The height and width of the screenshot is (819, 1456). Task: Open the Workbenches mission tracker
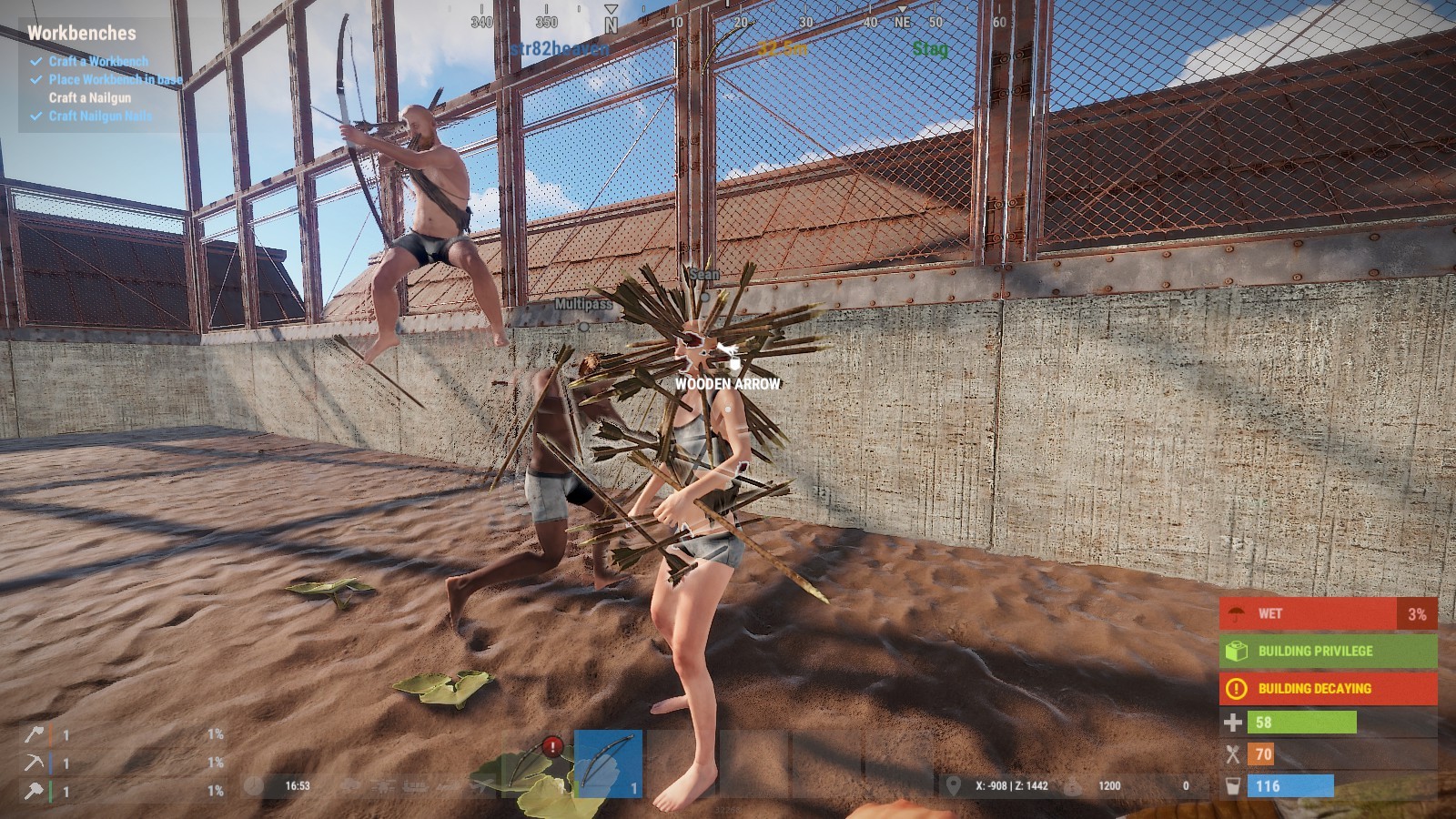(81, 33)
